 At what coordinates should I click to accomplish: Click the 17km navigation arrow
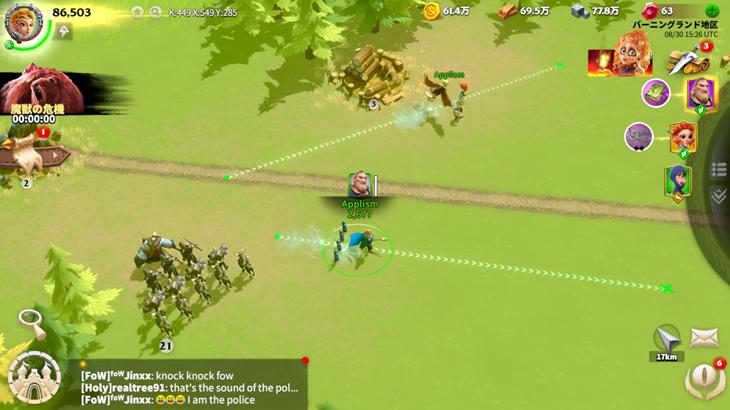pos(666,338)
